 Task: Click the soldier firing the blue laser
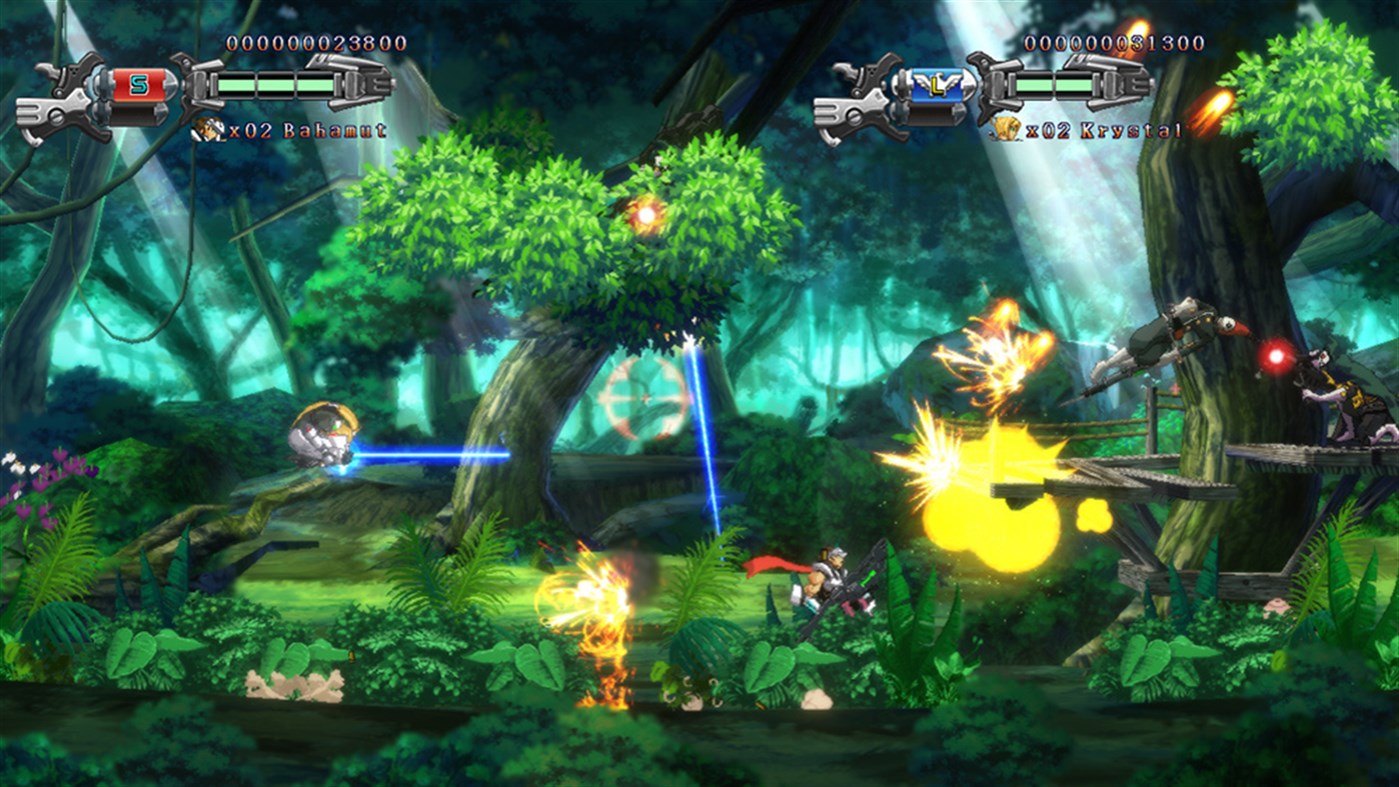point(322,436)
